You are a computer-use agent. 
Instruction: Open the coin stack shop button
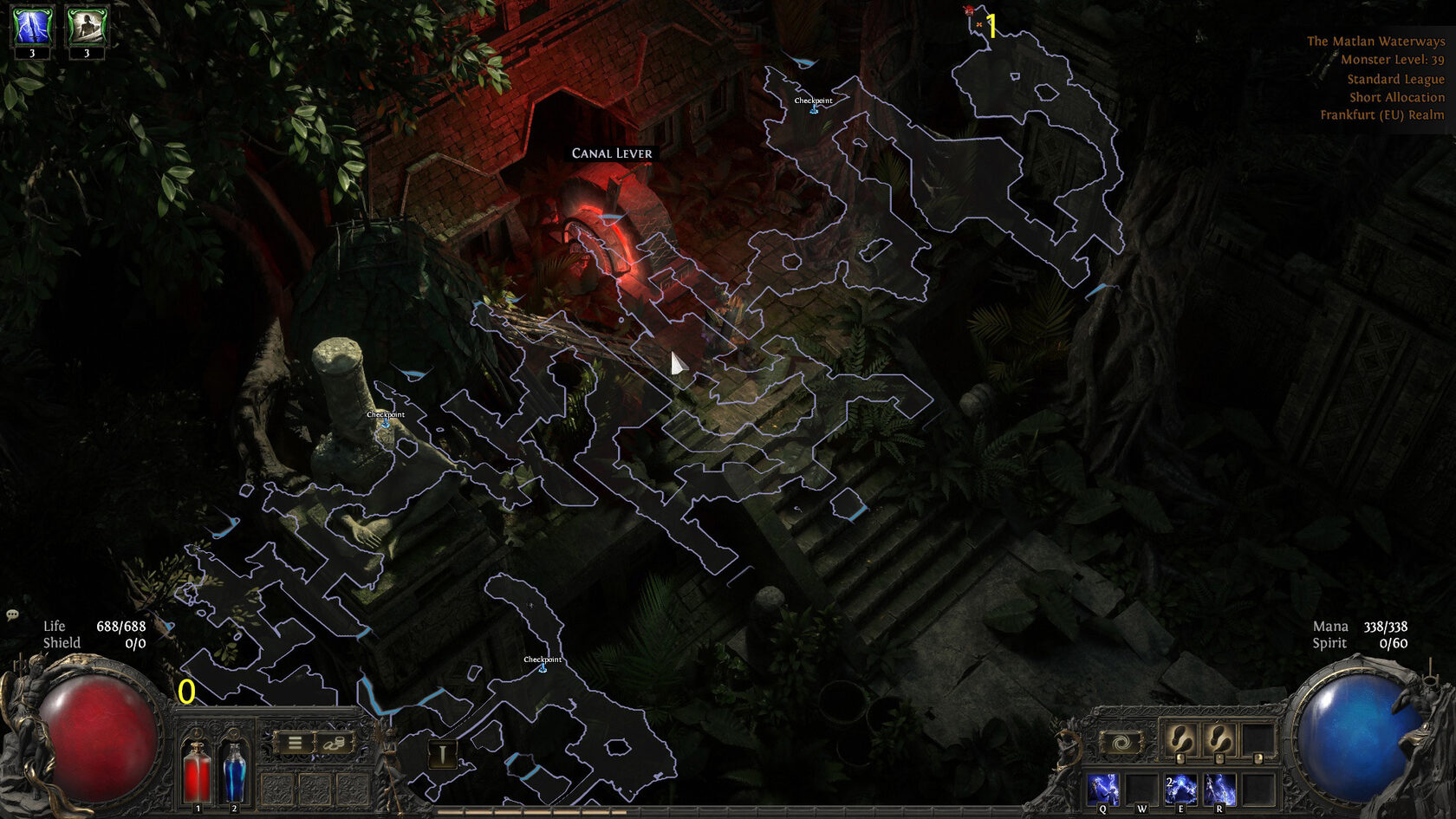pos(335,743)
